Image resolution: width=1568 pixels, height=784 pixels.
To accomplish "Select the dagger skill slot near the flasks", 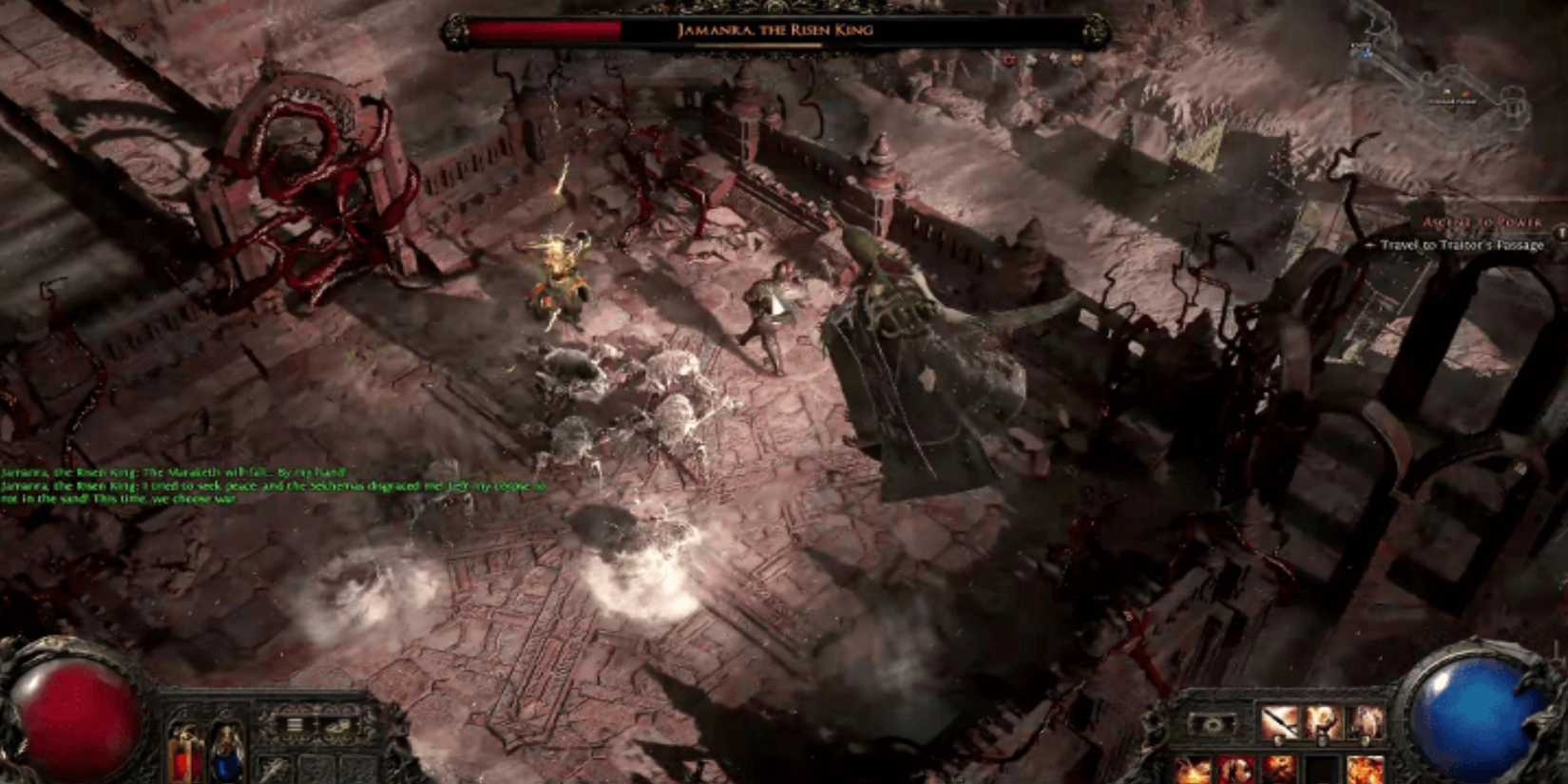I will tap(274, 768).
